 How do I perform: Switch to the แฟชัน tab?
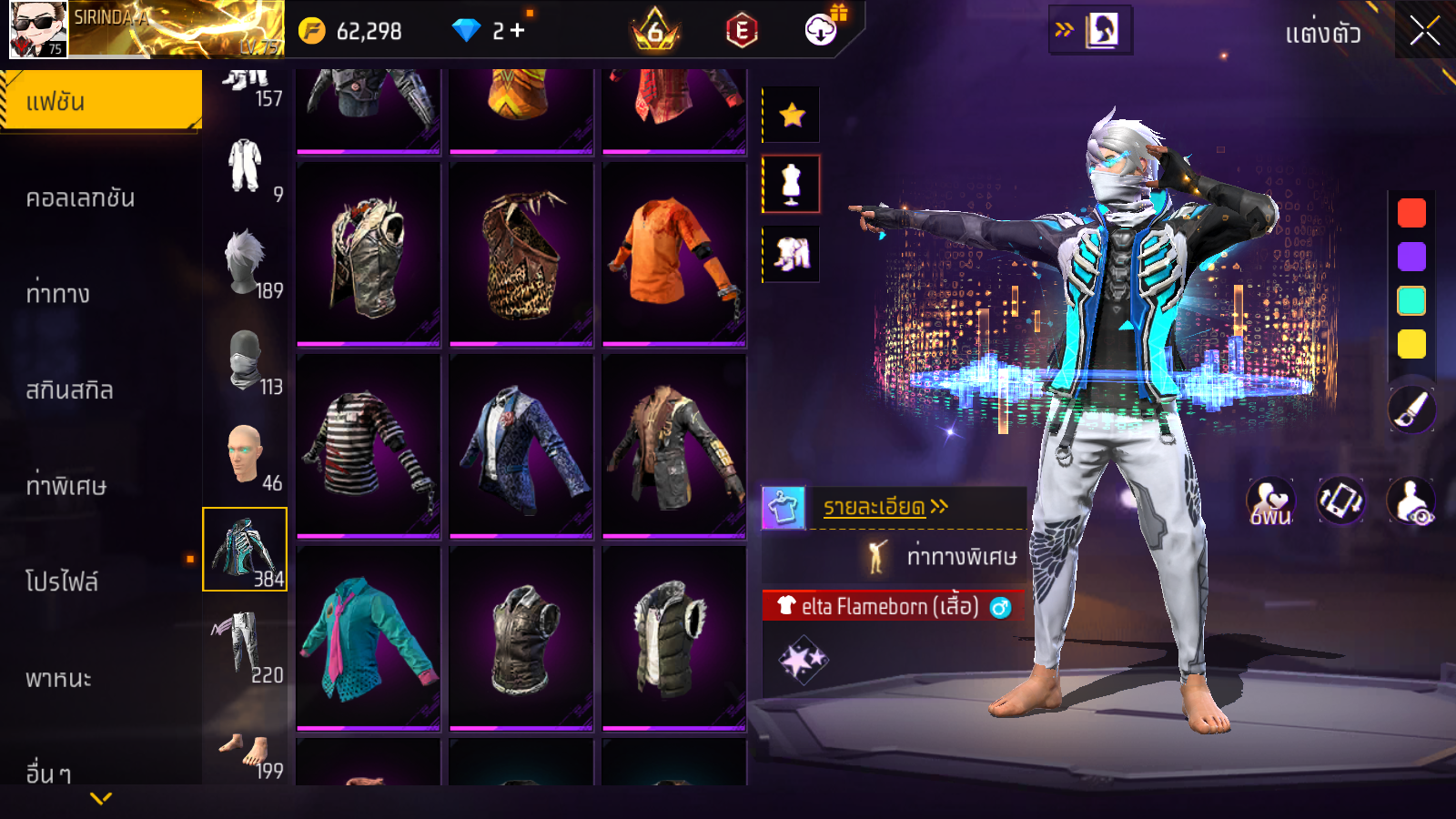101,101
